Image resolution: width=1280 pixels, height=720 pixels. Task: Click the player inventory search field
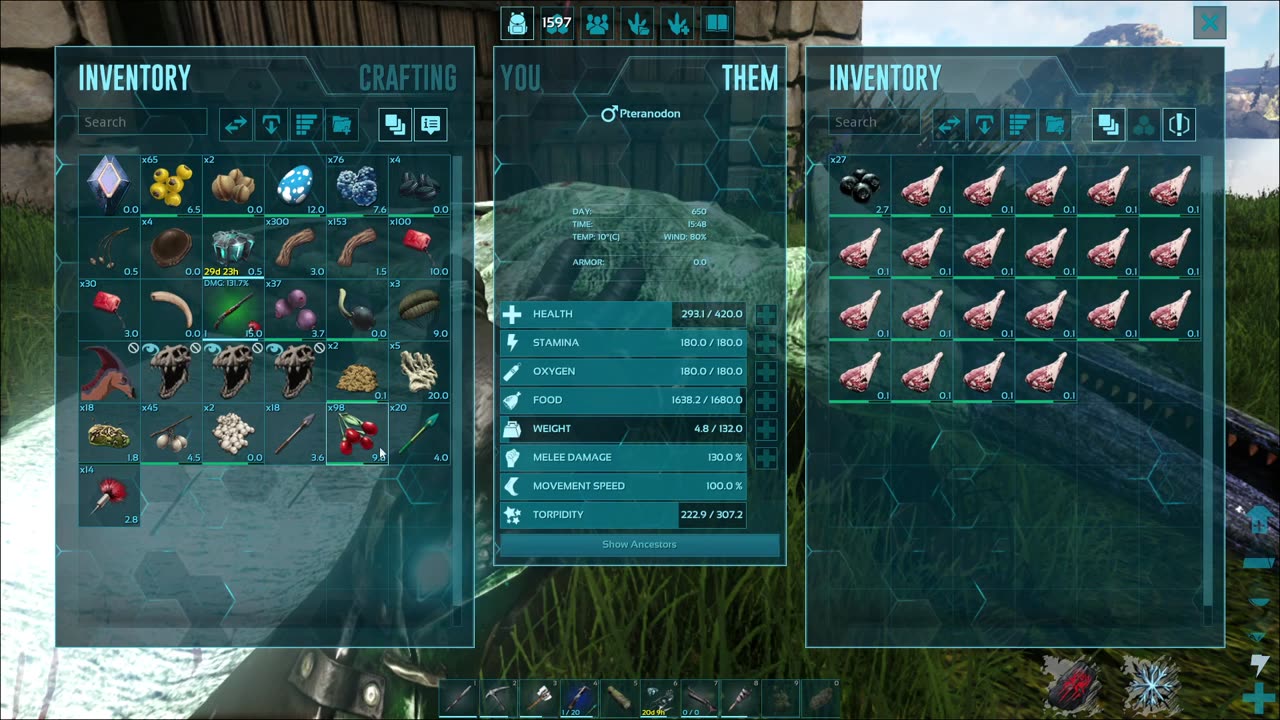tap(142, 122)
